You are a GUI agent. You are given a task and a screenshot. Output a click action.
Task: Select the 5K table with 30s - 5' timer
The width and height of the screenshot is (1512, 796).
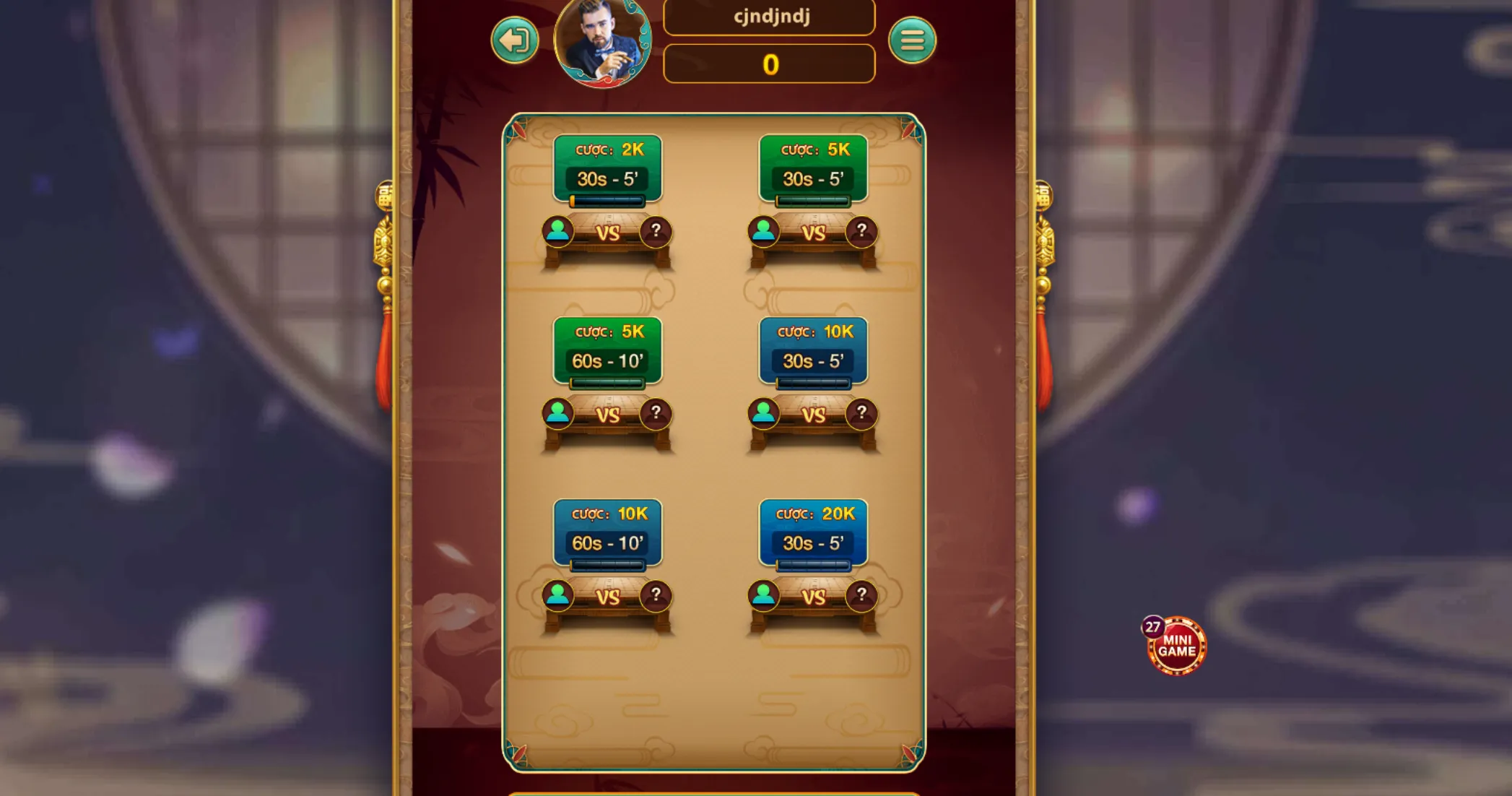pos(814,167)
